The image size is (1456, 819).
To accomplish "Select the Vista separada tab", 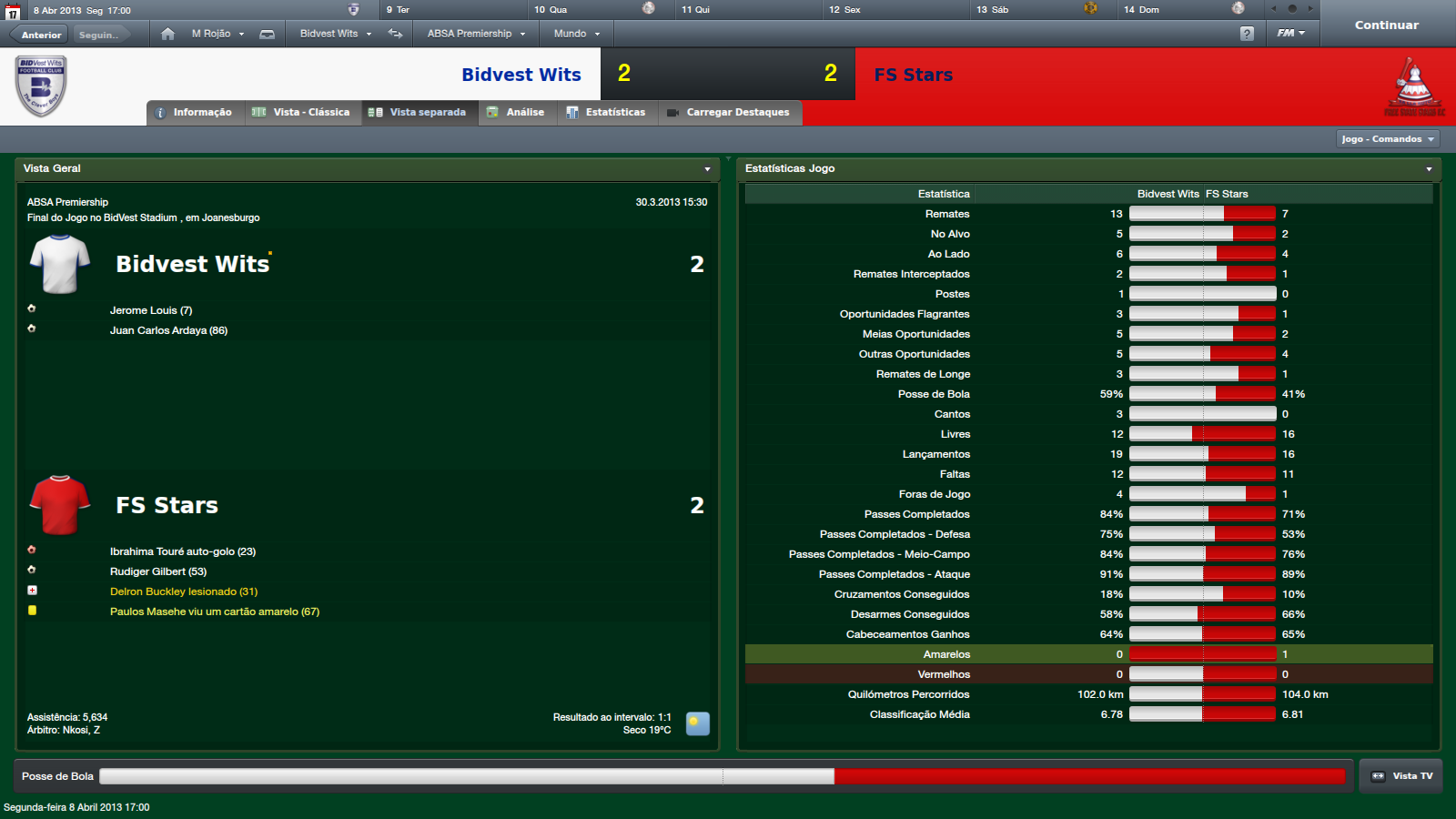I will [419, 113].
